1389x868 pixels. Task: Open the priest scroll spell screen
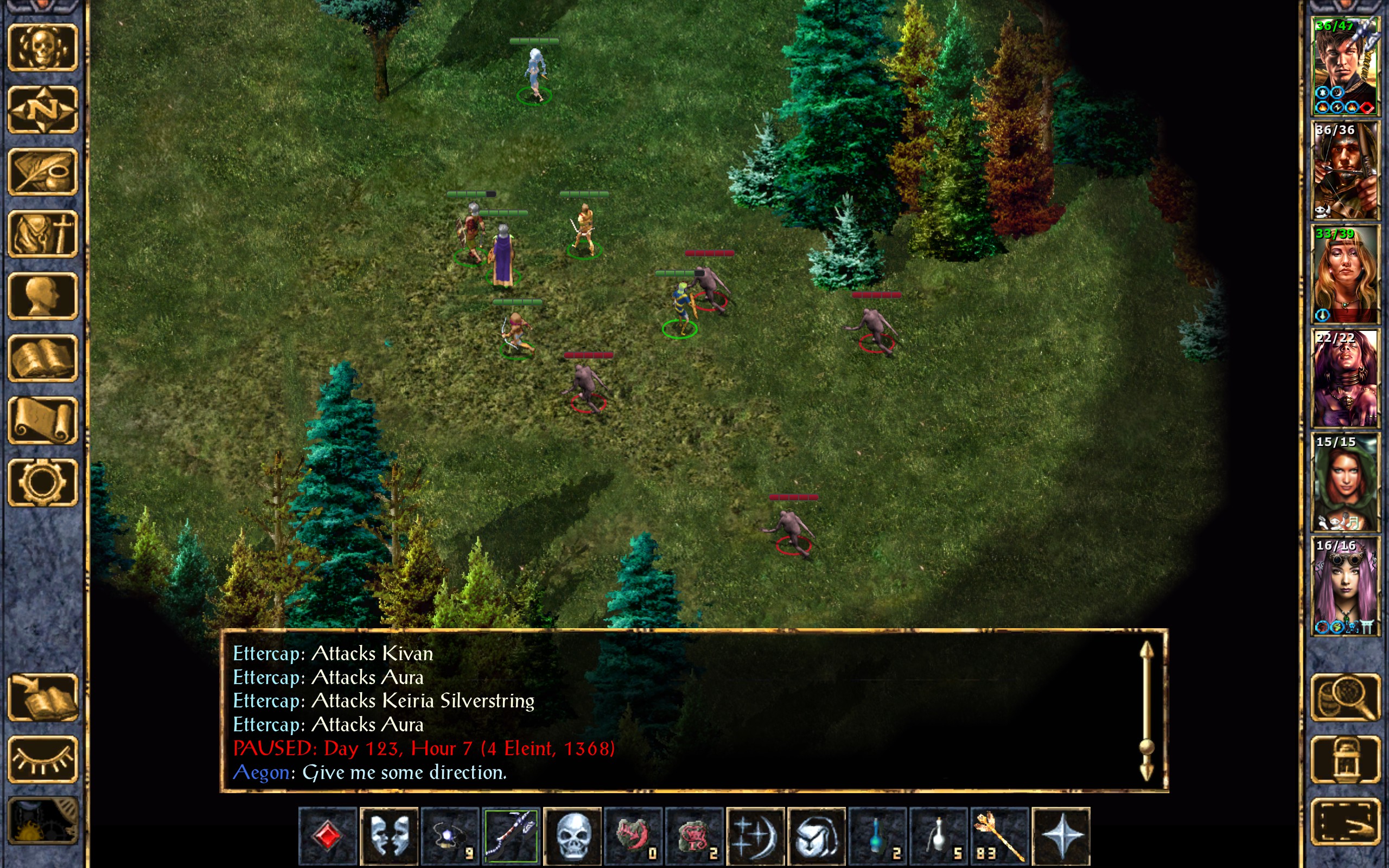point(42,420)
